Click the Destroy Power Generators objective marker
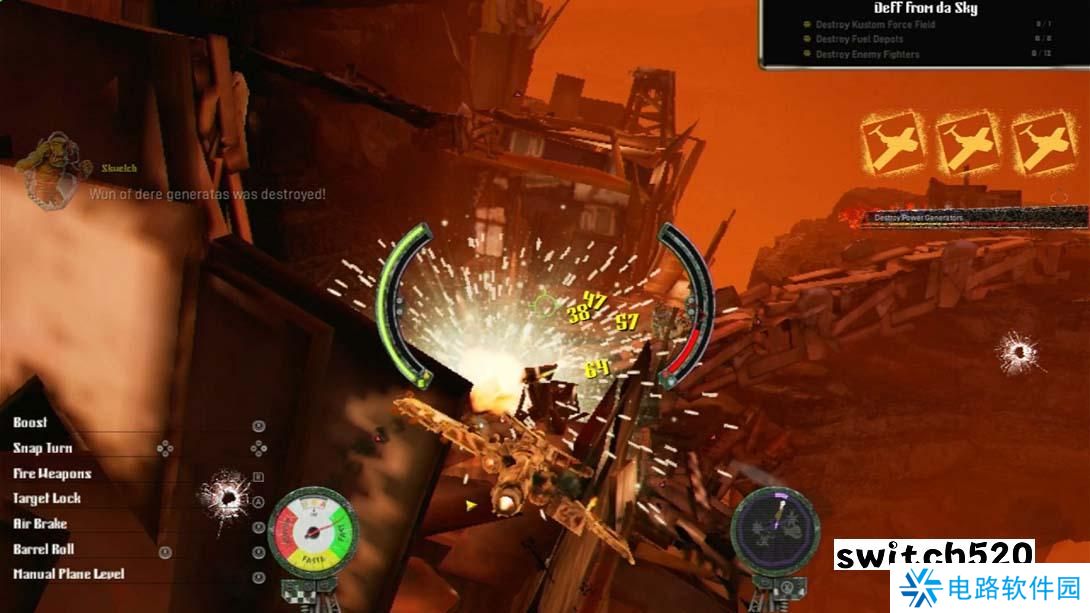 point(917,217)
